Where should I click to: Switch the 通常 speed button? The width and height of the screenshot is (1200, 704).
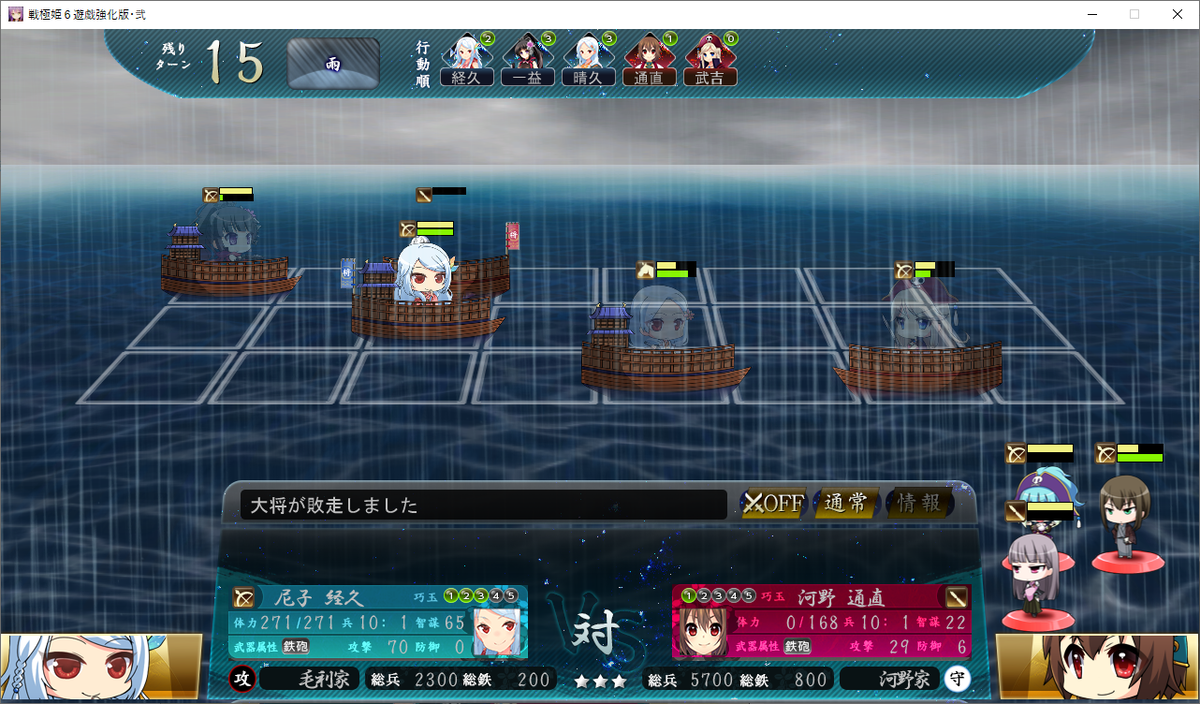pos(846,503)
